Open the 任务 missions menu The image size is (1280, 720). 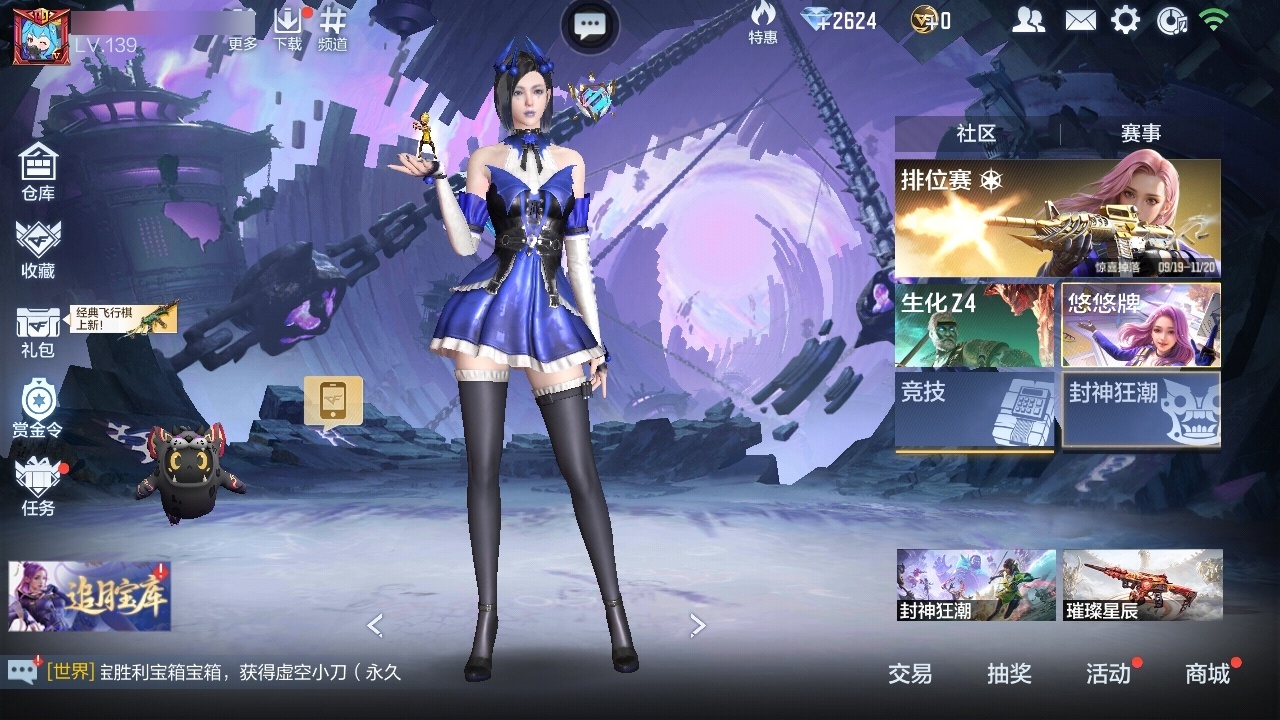point(38,487)
